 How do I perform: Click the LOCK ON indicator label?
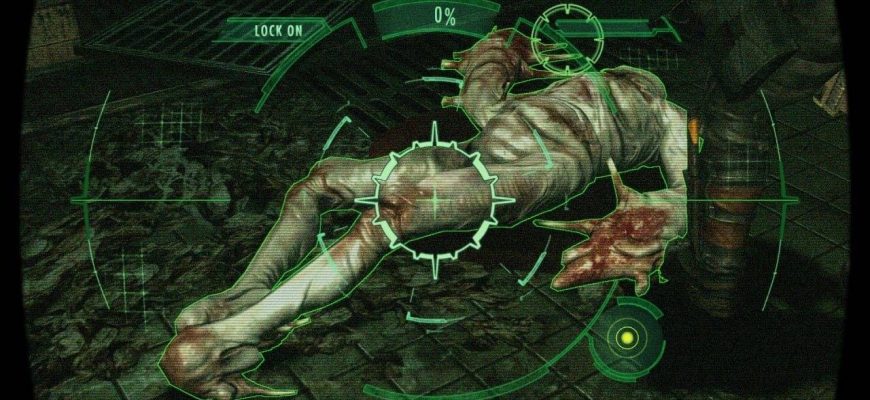278,30
